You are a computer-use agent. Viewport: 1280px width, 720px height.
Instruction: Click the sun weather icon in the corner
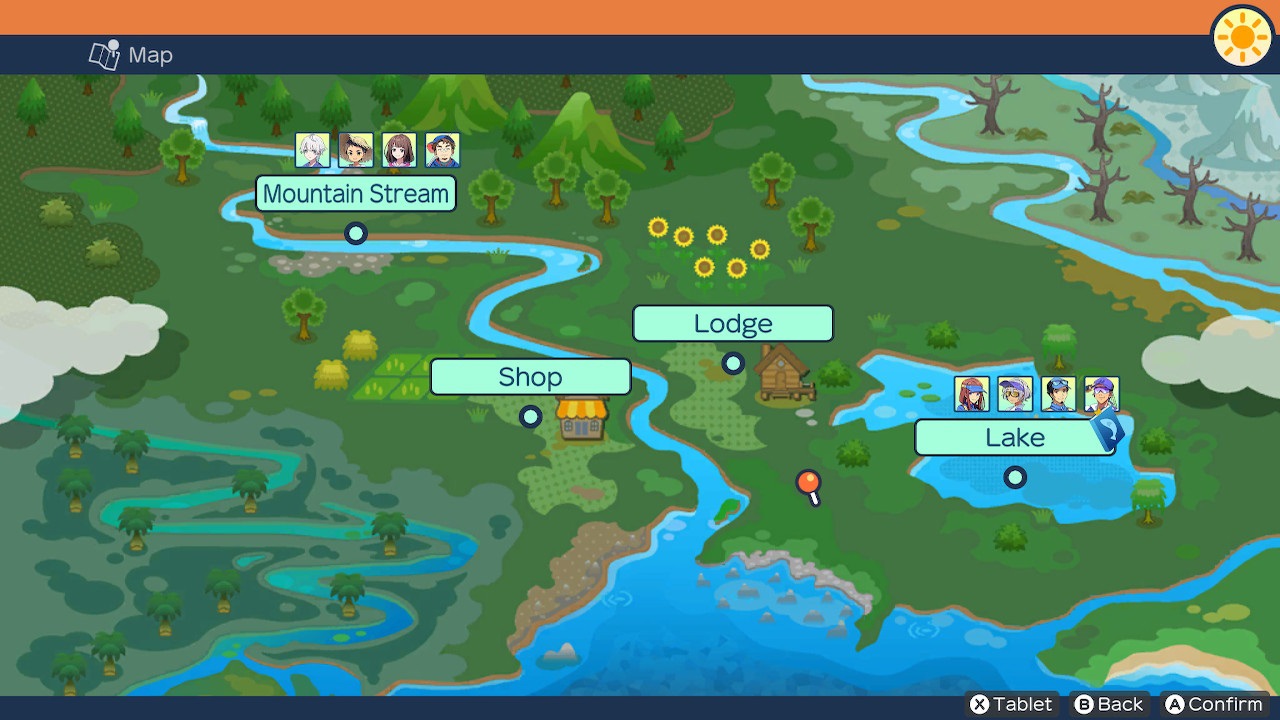point(1241,38)
